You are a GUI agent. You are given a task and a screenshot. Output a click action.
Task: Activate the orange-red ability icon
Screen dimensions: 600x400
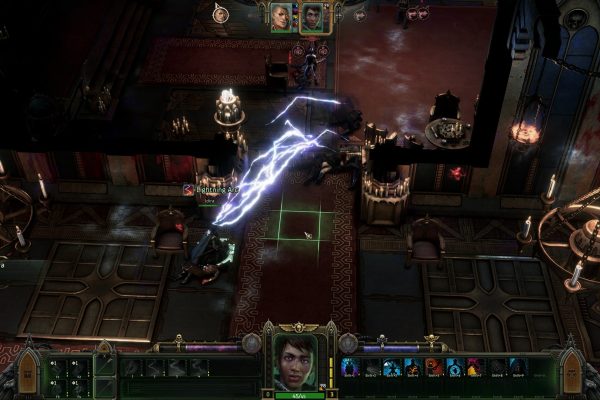(x=433, y=367)
